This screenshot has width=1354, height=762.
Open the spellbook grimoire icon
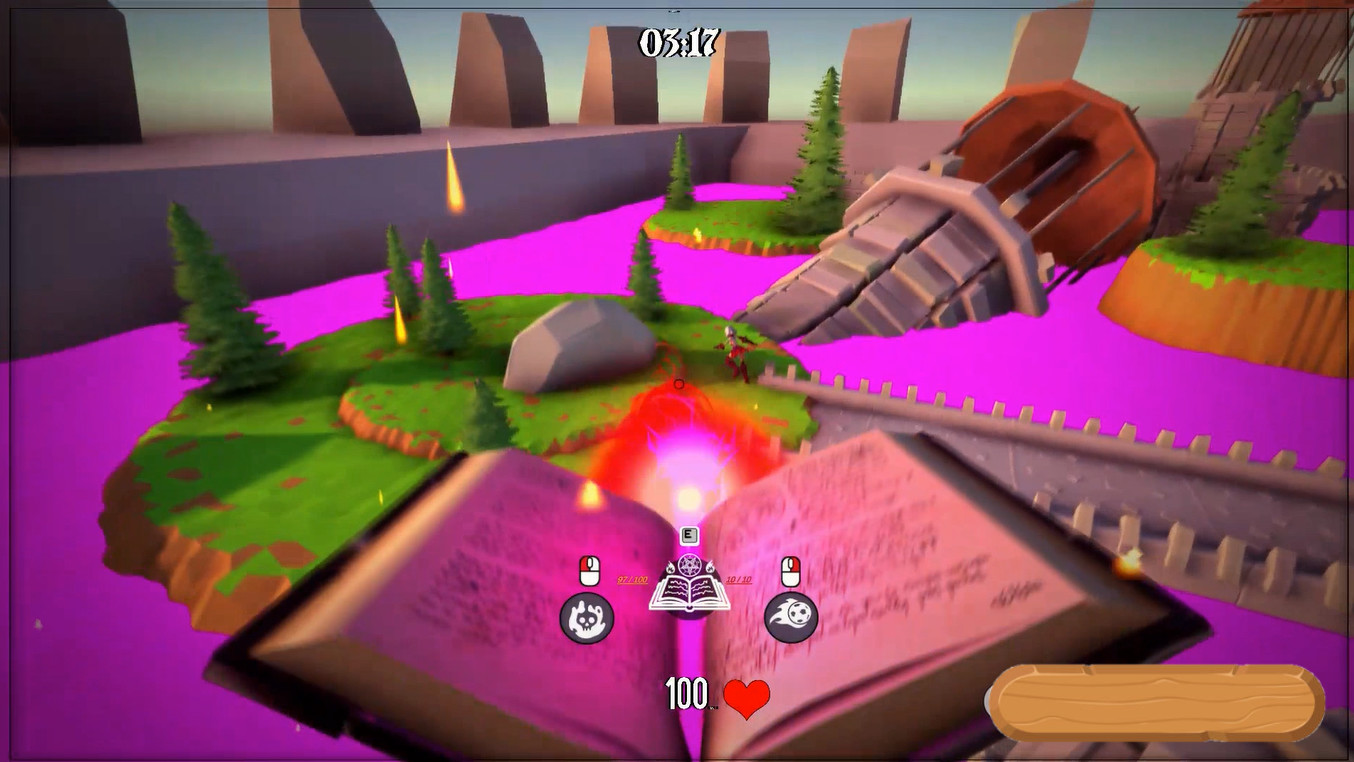point(690,592)
